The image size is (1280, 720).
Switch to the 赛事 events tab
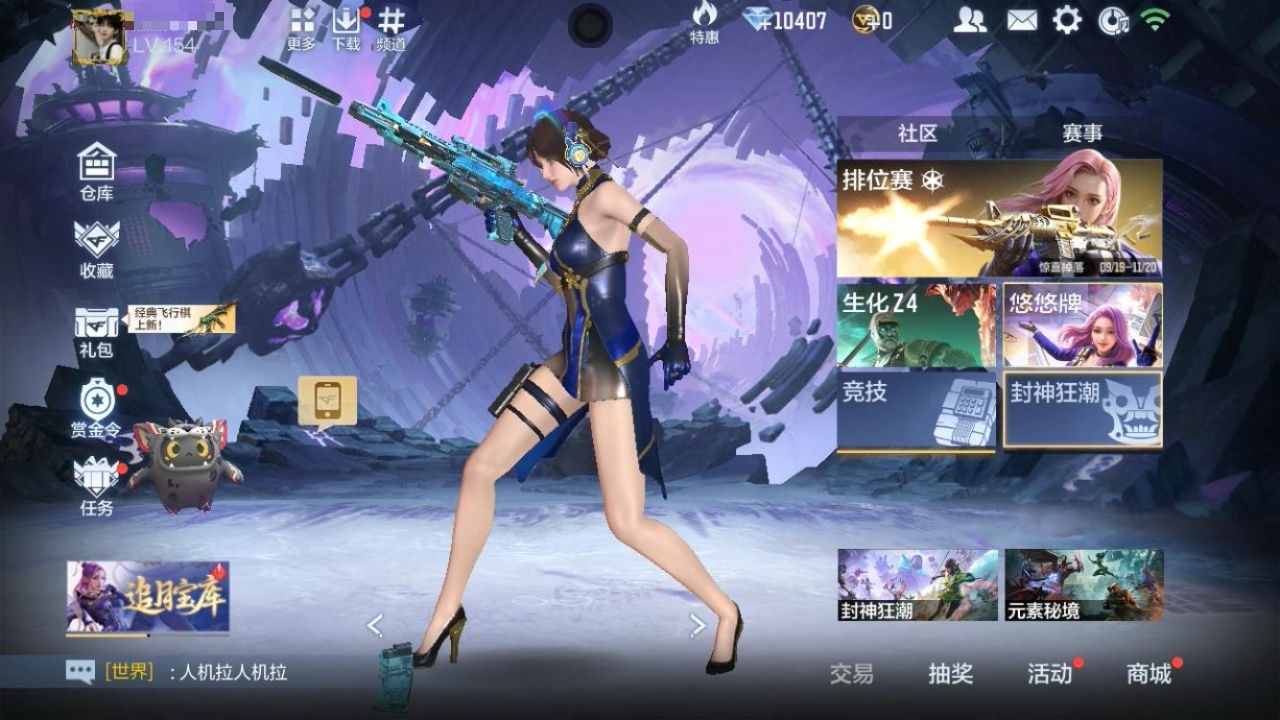pyautogui.click(x=1082, y=133)
